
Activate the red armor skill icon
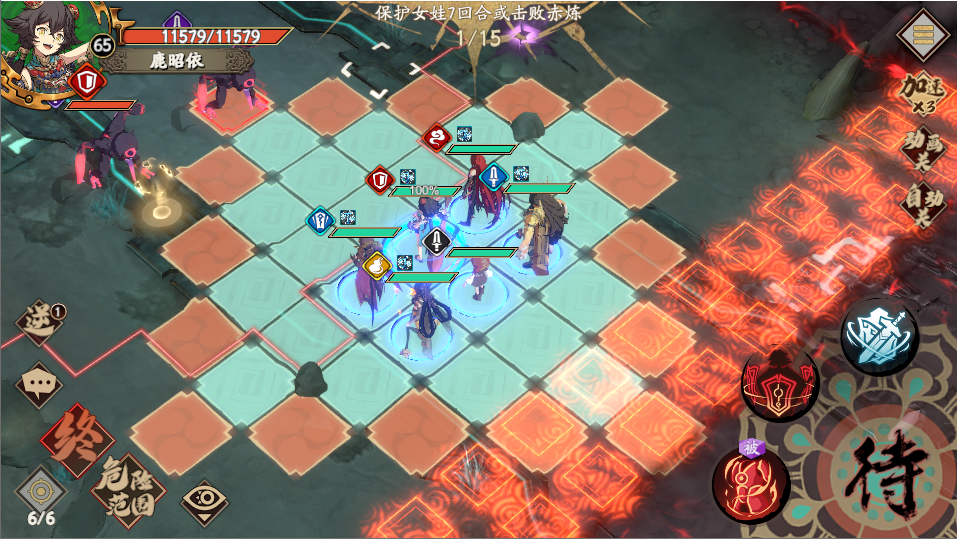click(779, 383)
